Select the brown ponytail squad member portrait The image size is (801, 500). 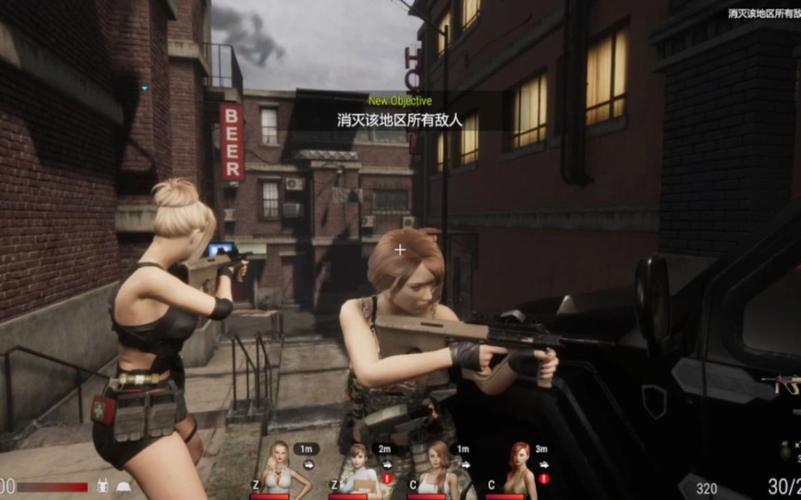click(437, 468)
